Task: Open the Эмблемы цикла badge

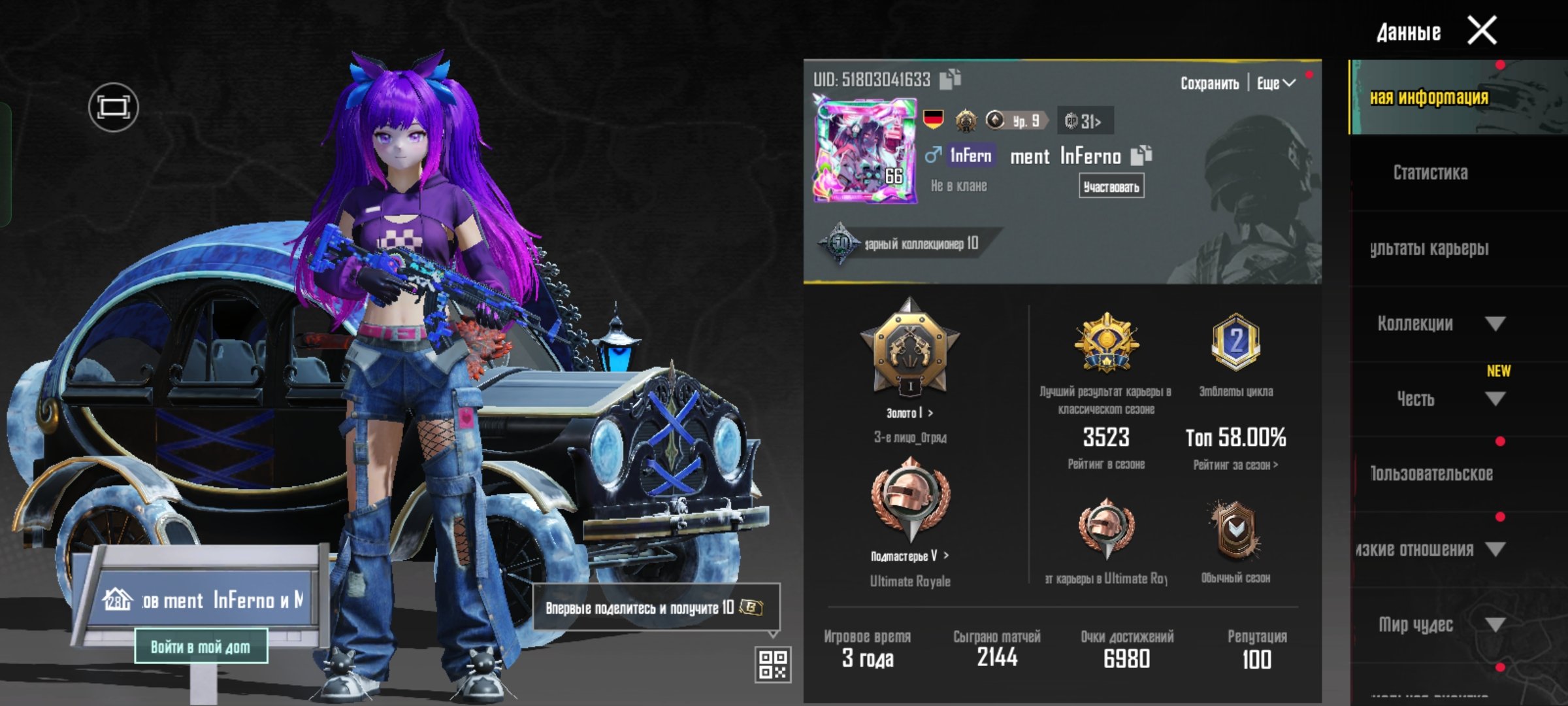Action: pyautogui.click(x=1235, y=343)
